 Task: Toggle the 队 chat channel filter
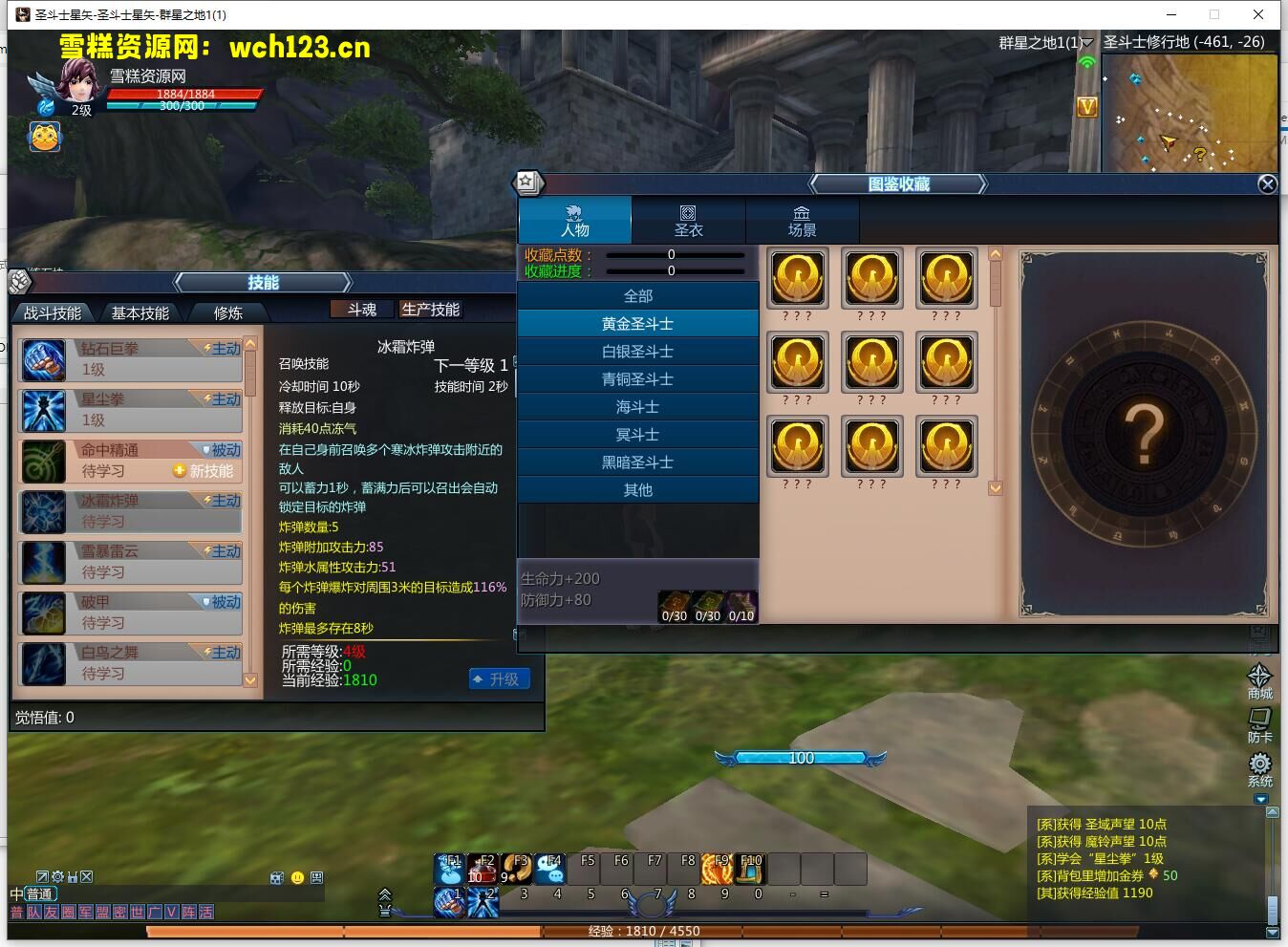pyautogui.click(x=32, y=912)
